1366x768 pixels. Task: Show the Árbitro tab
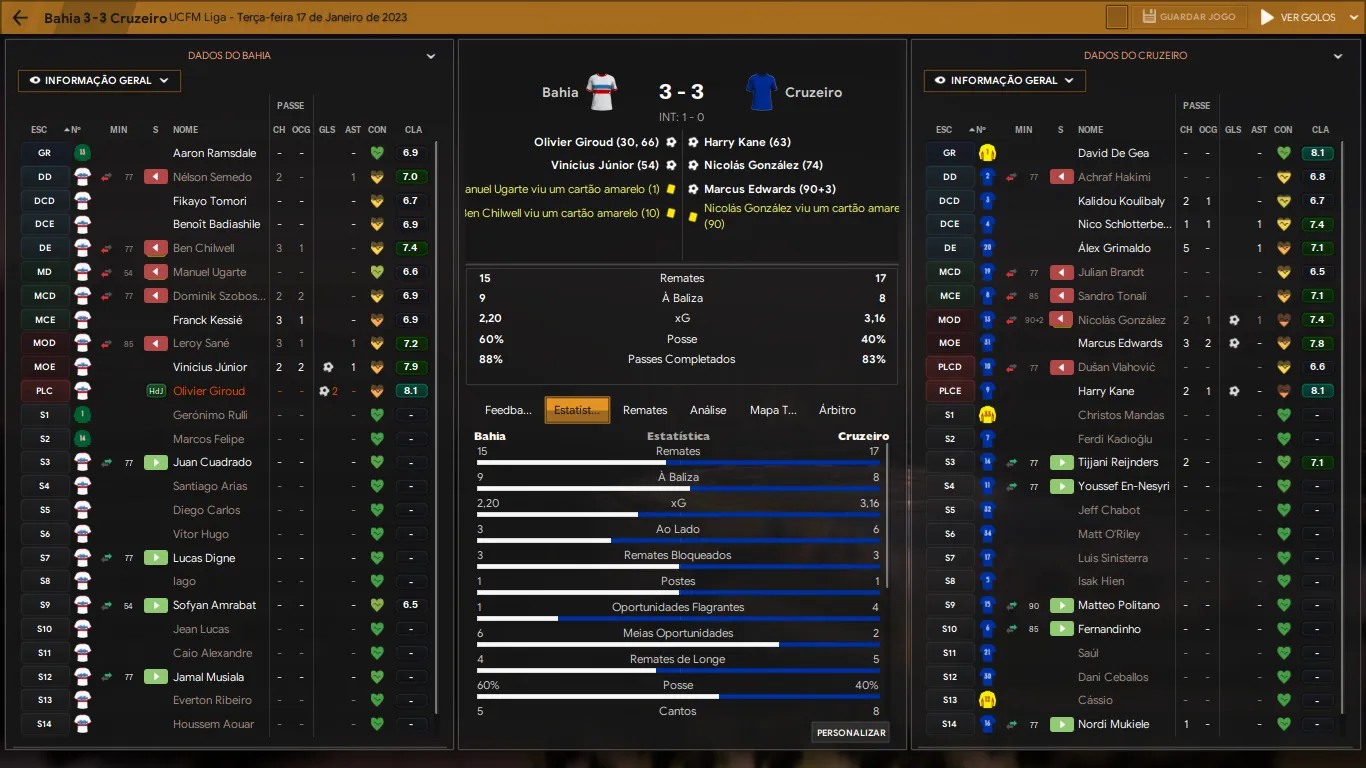837,410
